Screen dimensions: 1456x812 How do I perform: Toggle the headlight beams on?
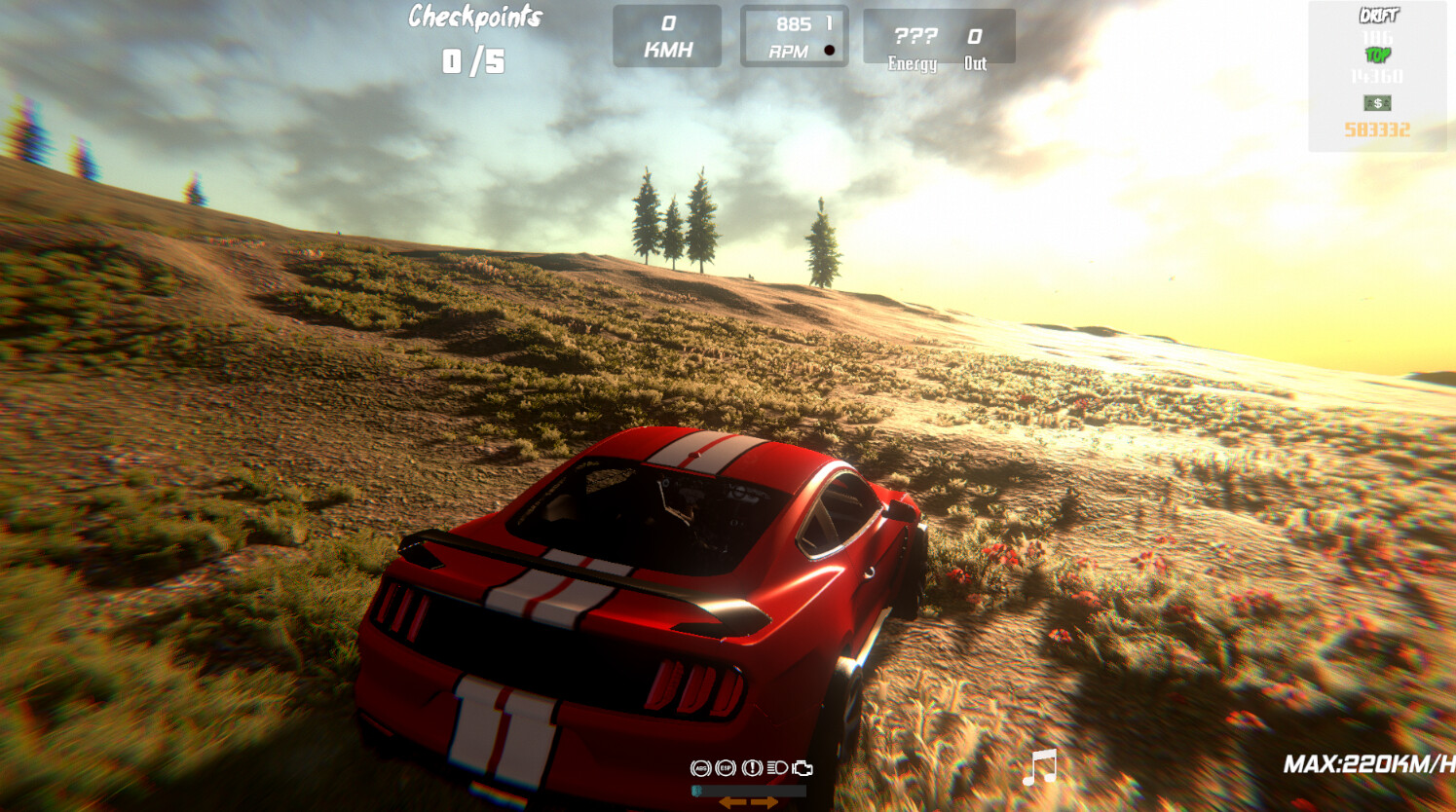tap(777, 767)
